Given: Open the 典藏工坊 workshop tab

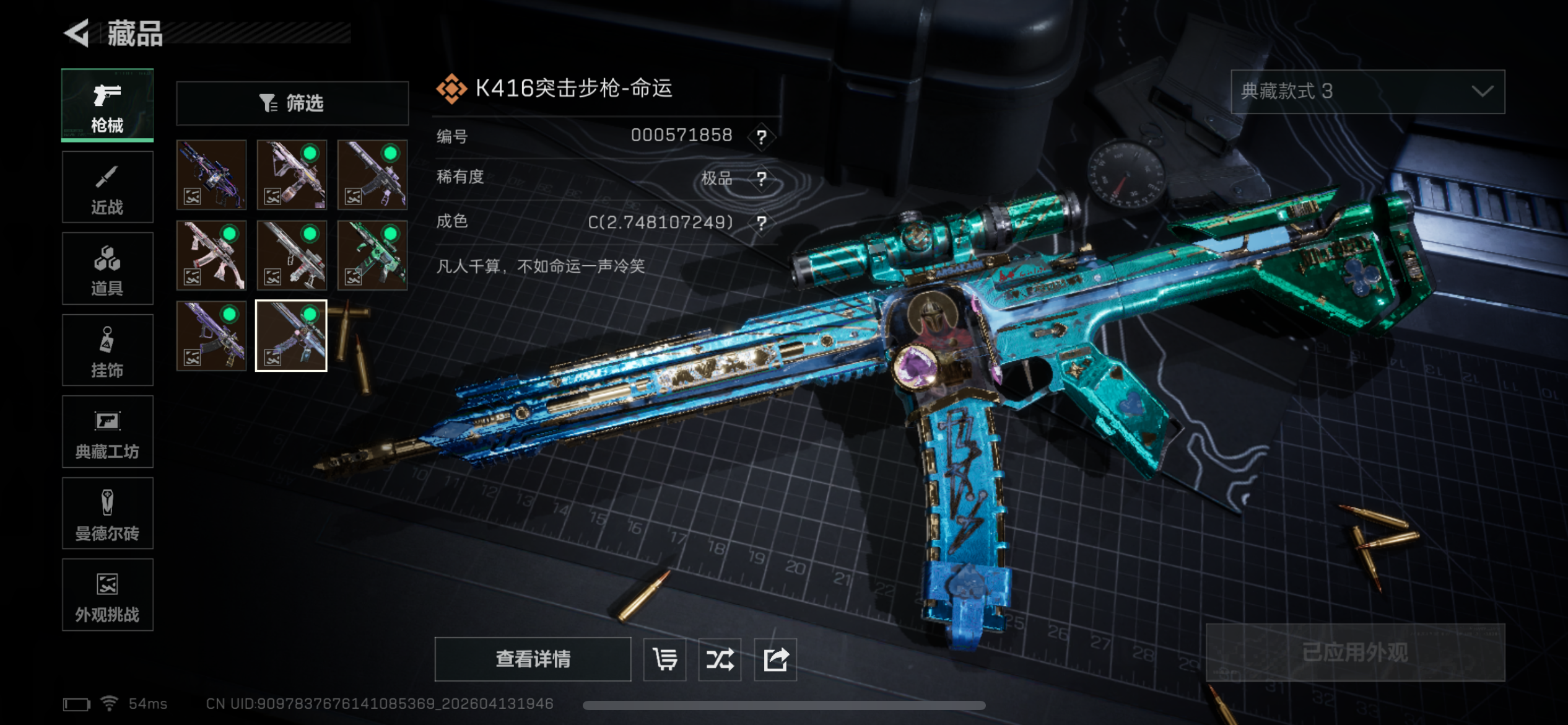Looking at the screenshot, I should (107, 432).
